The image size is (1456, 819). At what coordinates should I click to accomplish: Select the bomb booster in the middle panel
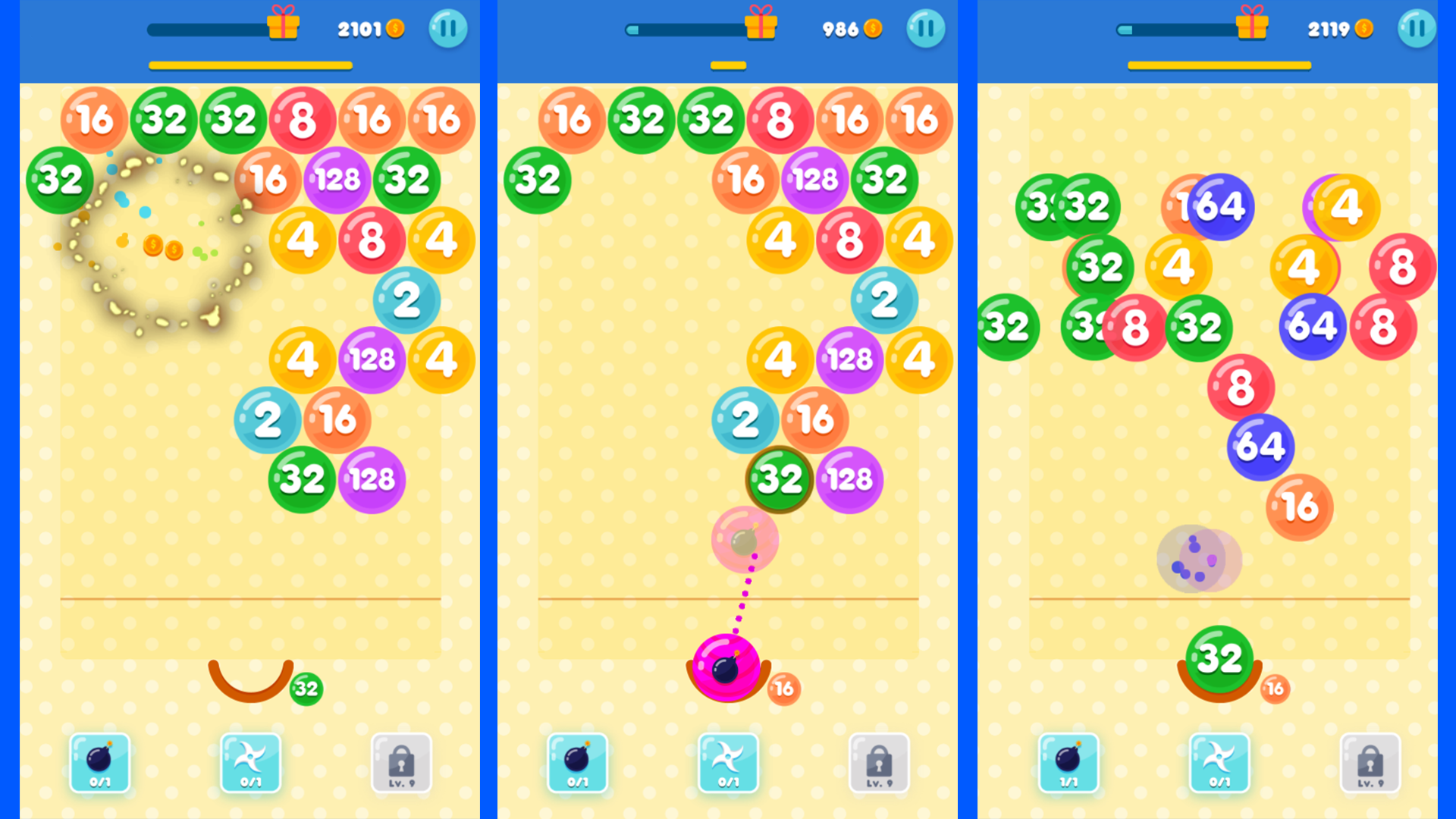pos(577,764)
